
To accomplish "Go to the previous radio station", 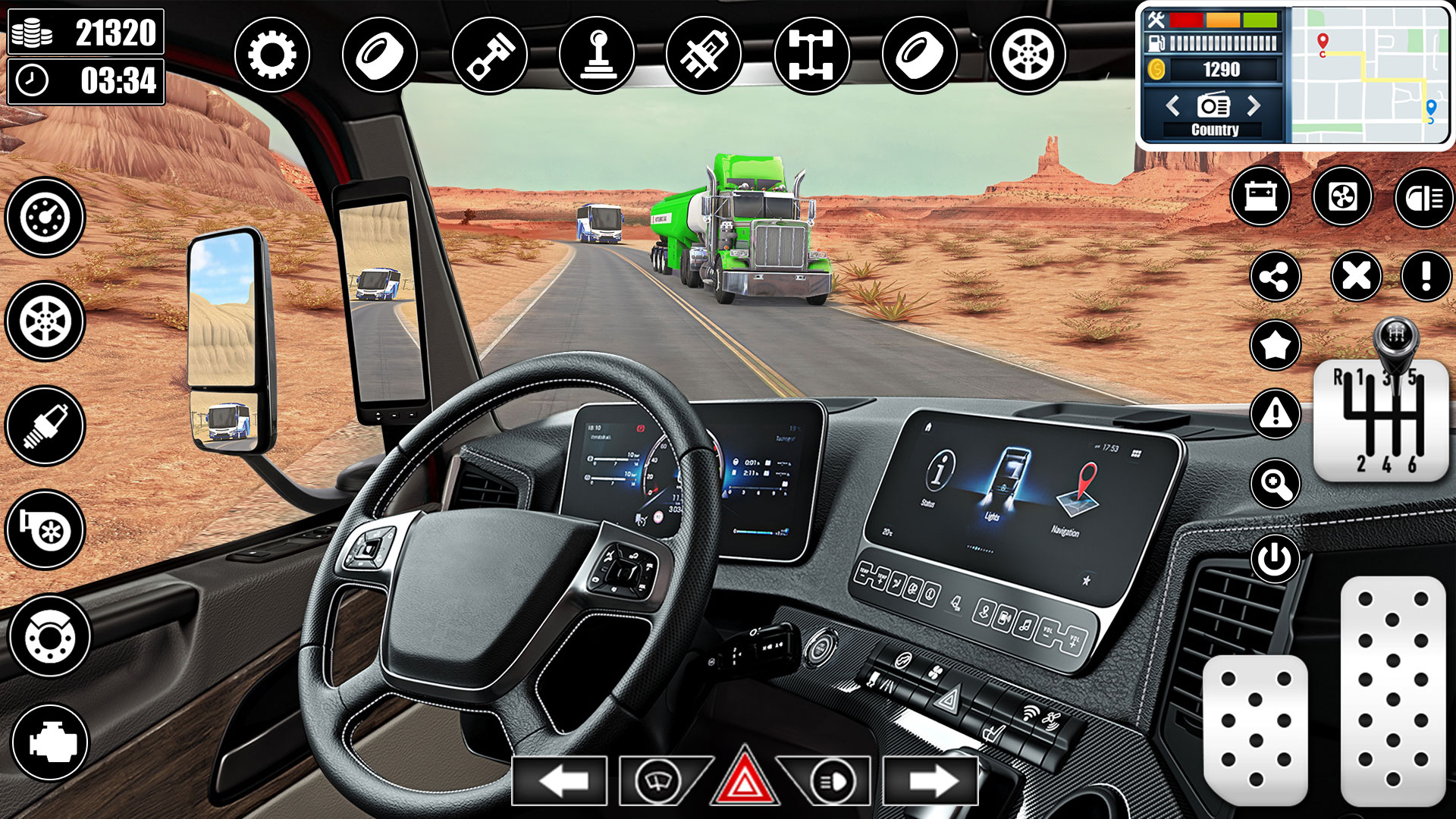I will pyautogui.click(x=1174, y=106).
